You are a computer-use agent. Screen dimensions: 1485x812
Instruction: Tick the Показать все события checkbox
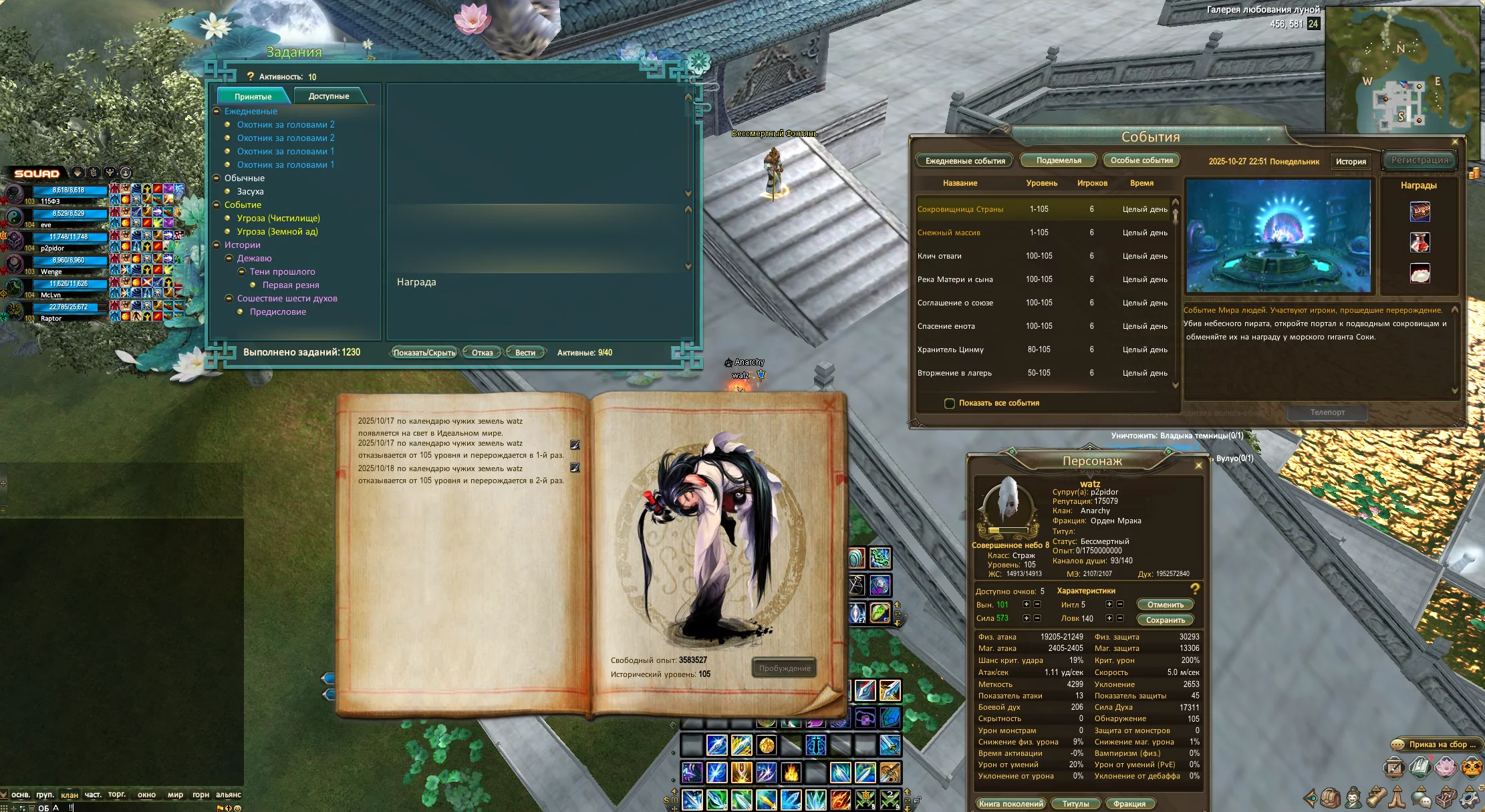949,404
